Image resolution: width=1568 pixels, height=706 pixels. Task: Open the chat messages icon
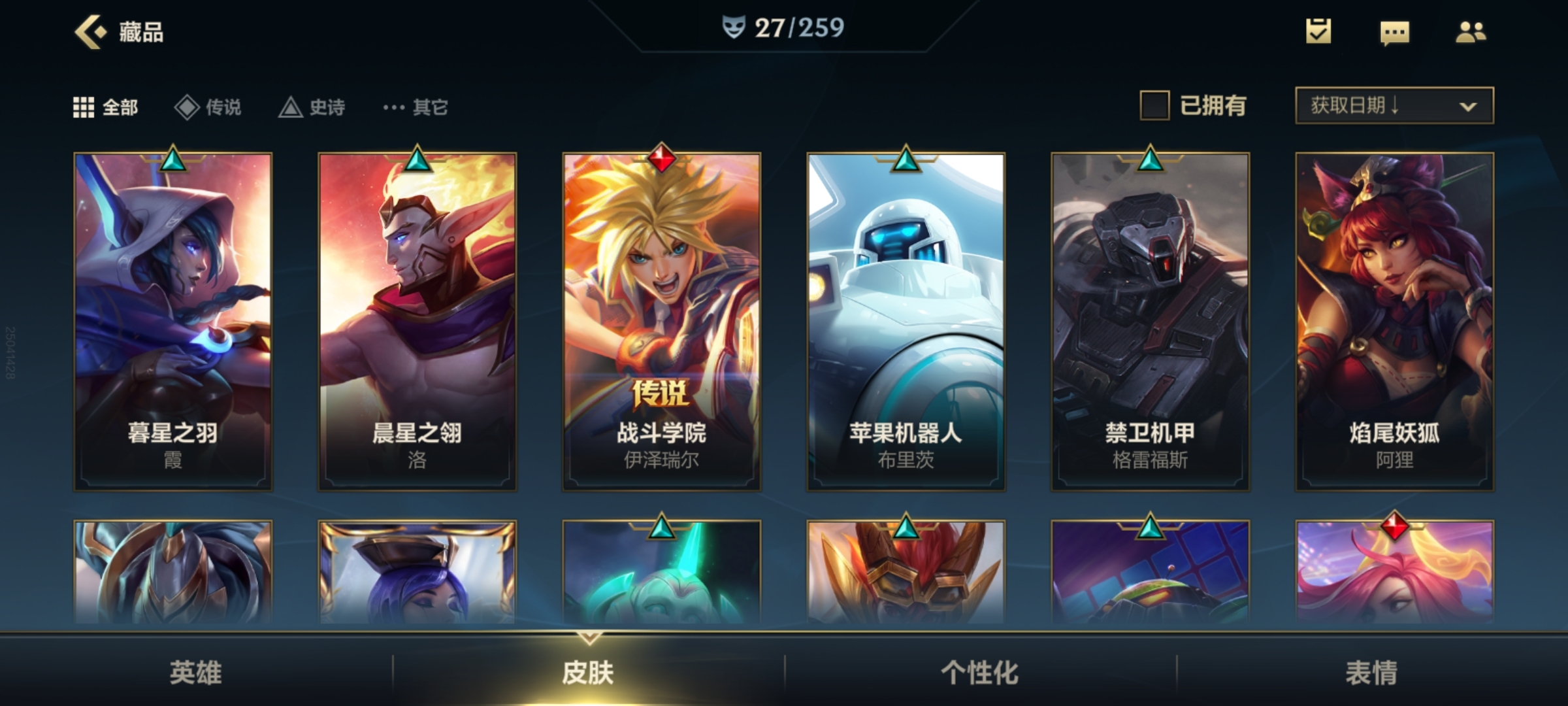tap(1394, 32)
